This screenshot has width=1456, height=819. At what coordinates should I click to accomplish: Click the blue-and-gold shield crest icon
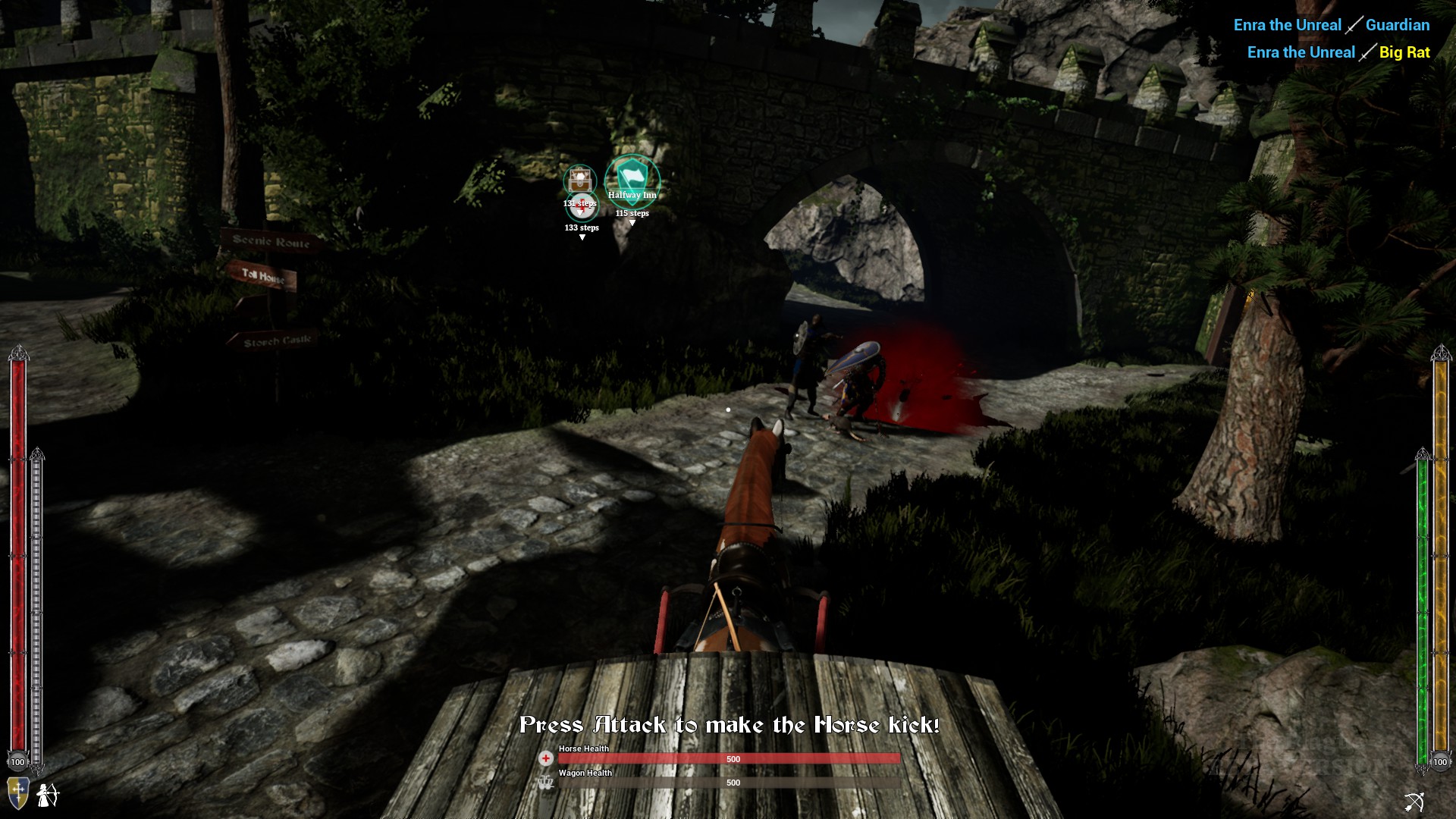tap(18, 793)
